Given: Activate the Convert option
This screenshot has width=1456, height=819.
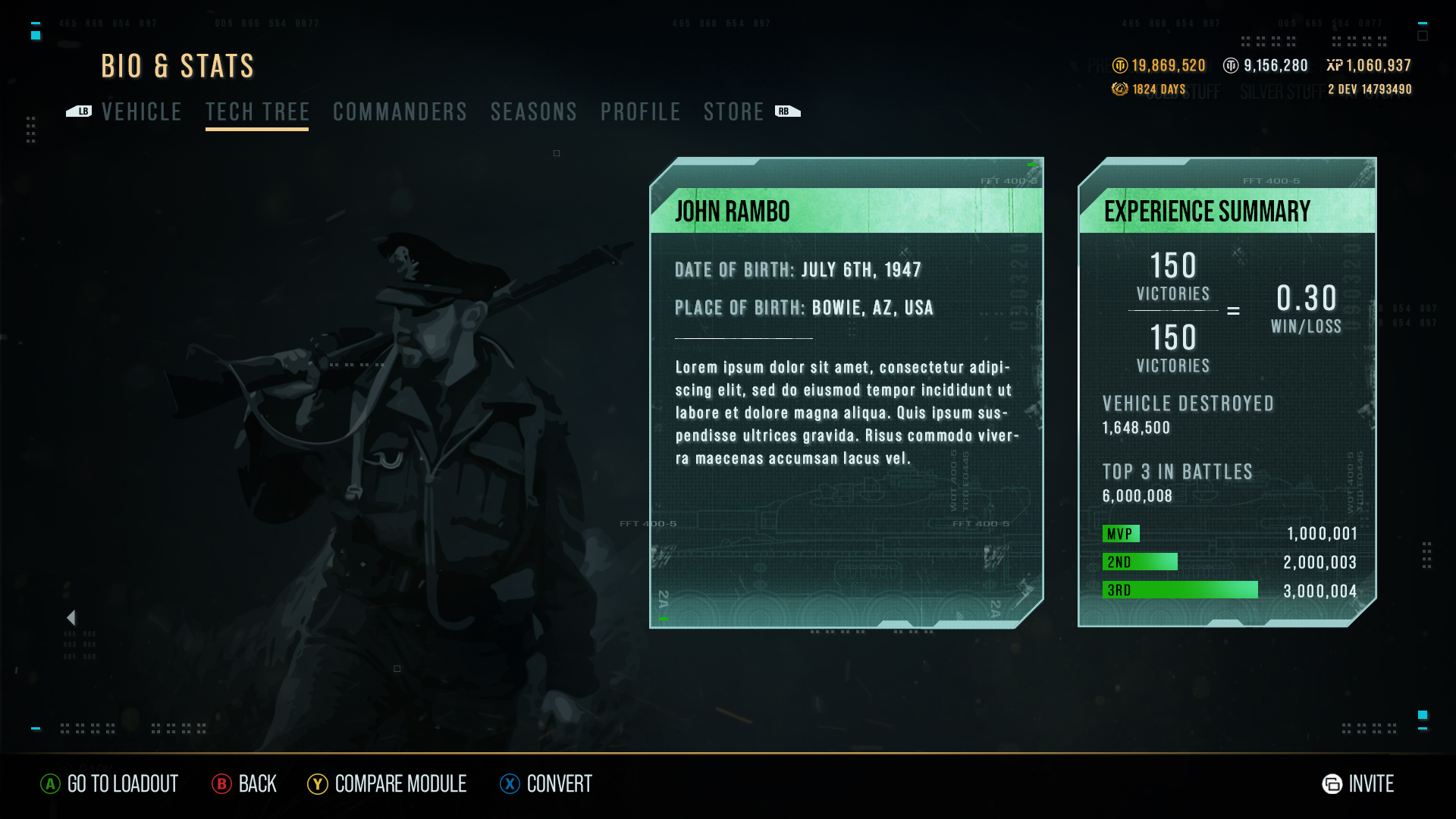Looking at the screenshot, I should (546, 784).
